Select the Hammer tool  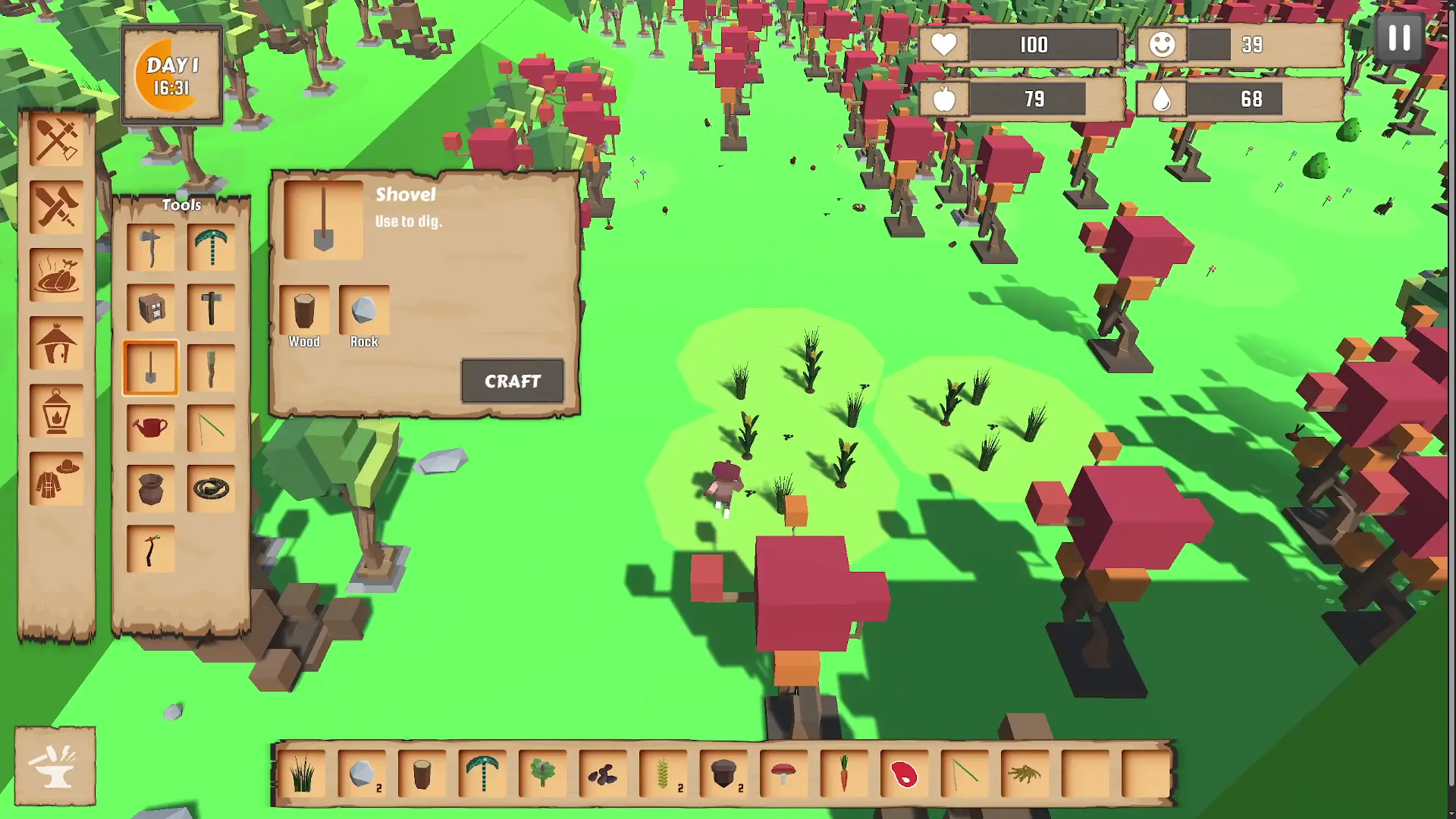coord(211,307)
